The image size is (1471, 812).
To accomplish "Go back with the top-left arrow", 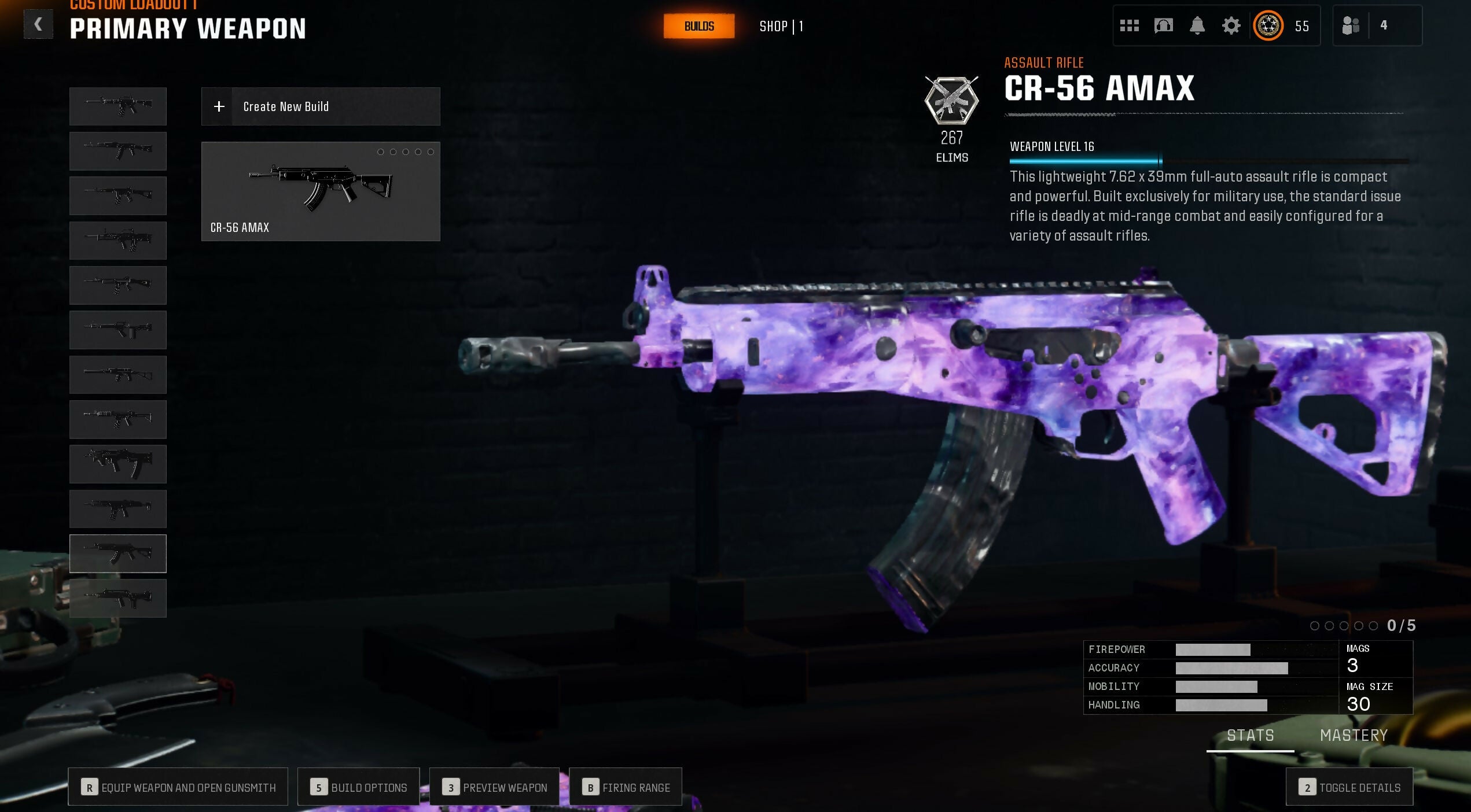I will click(x=38, y=25).
